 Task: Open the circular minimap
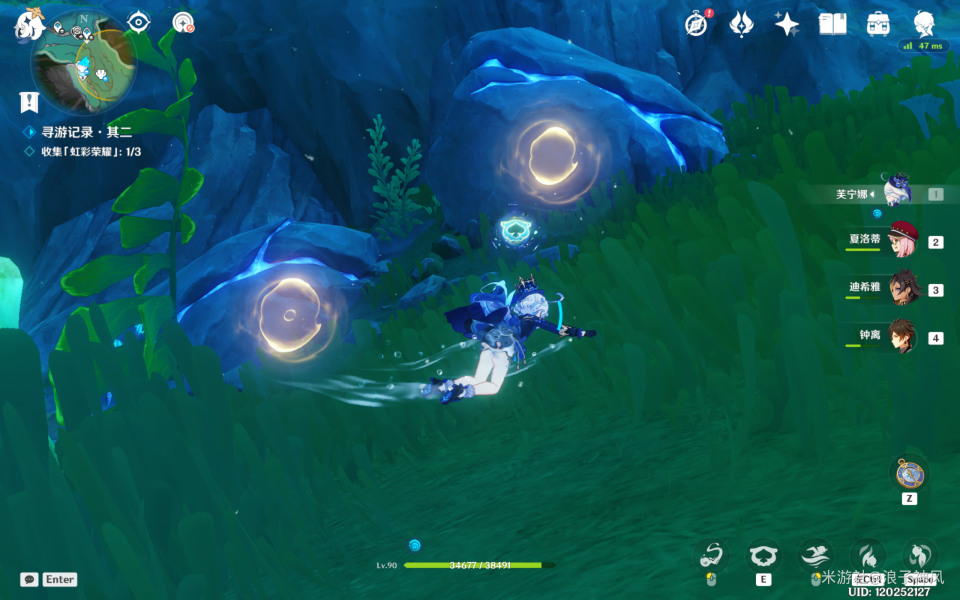pos(83,64)
